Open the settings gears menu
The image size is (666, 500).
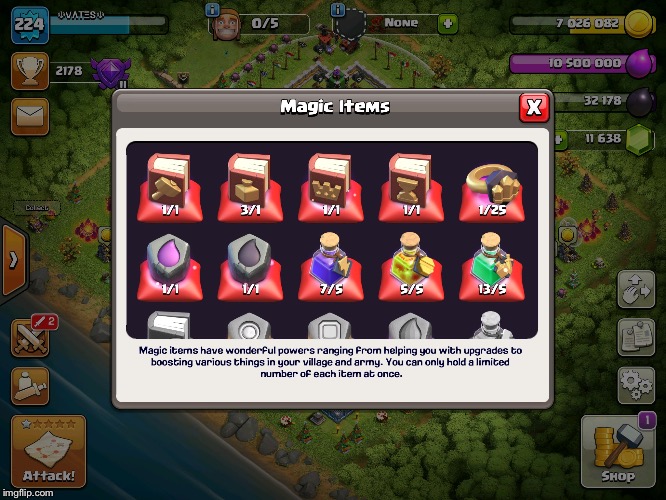point(636,383)
